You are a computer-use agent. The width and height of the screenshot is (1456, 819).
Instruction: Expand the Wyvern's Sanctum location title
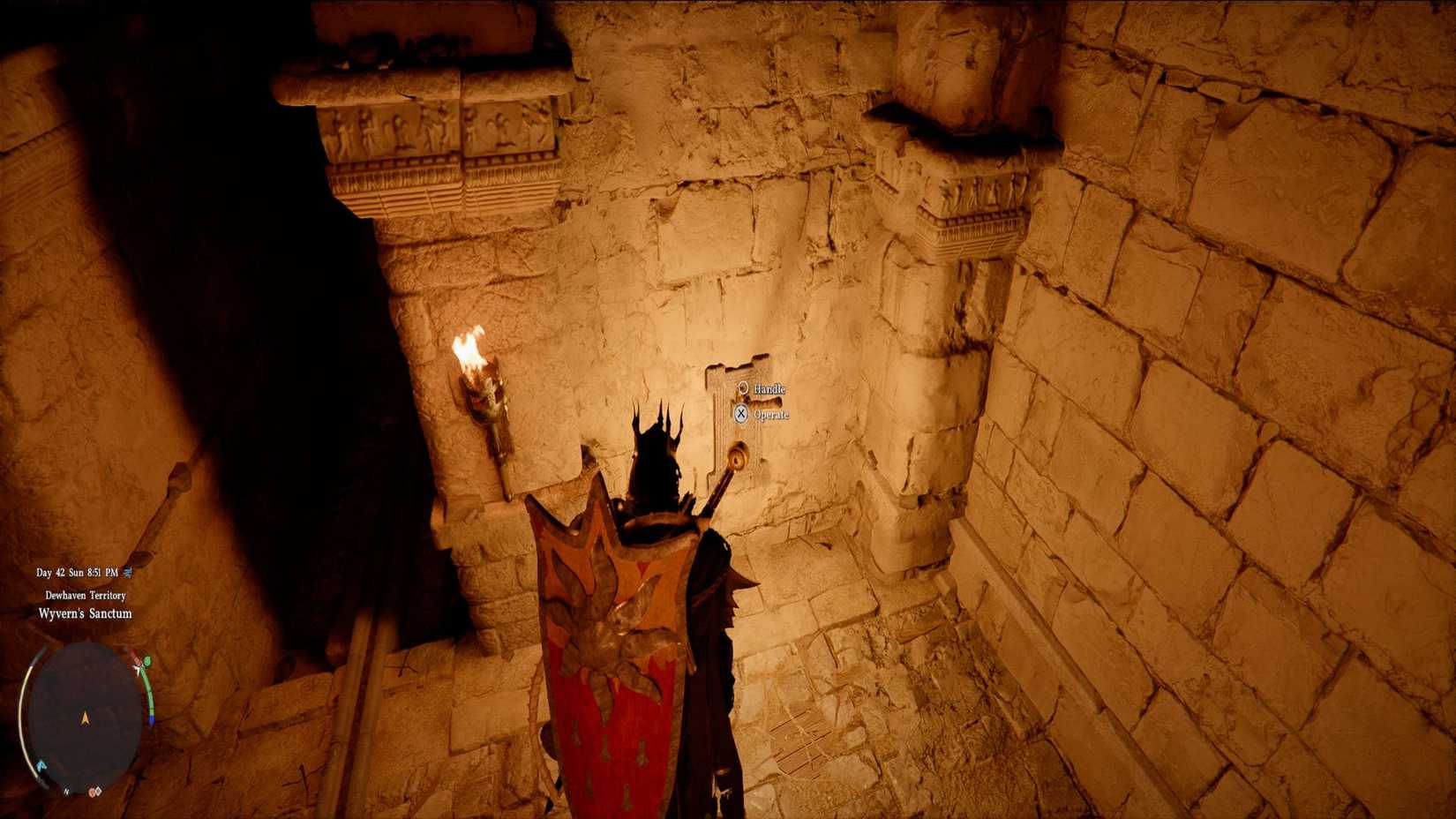(85, 614)
